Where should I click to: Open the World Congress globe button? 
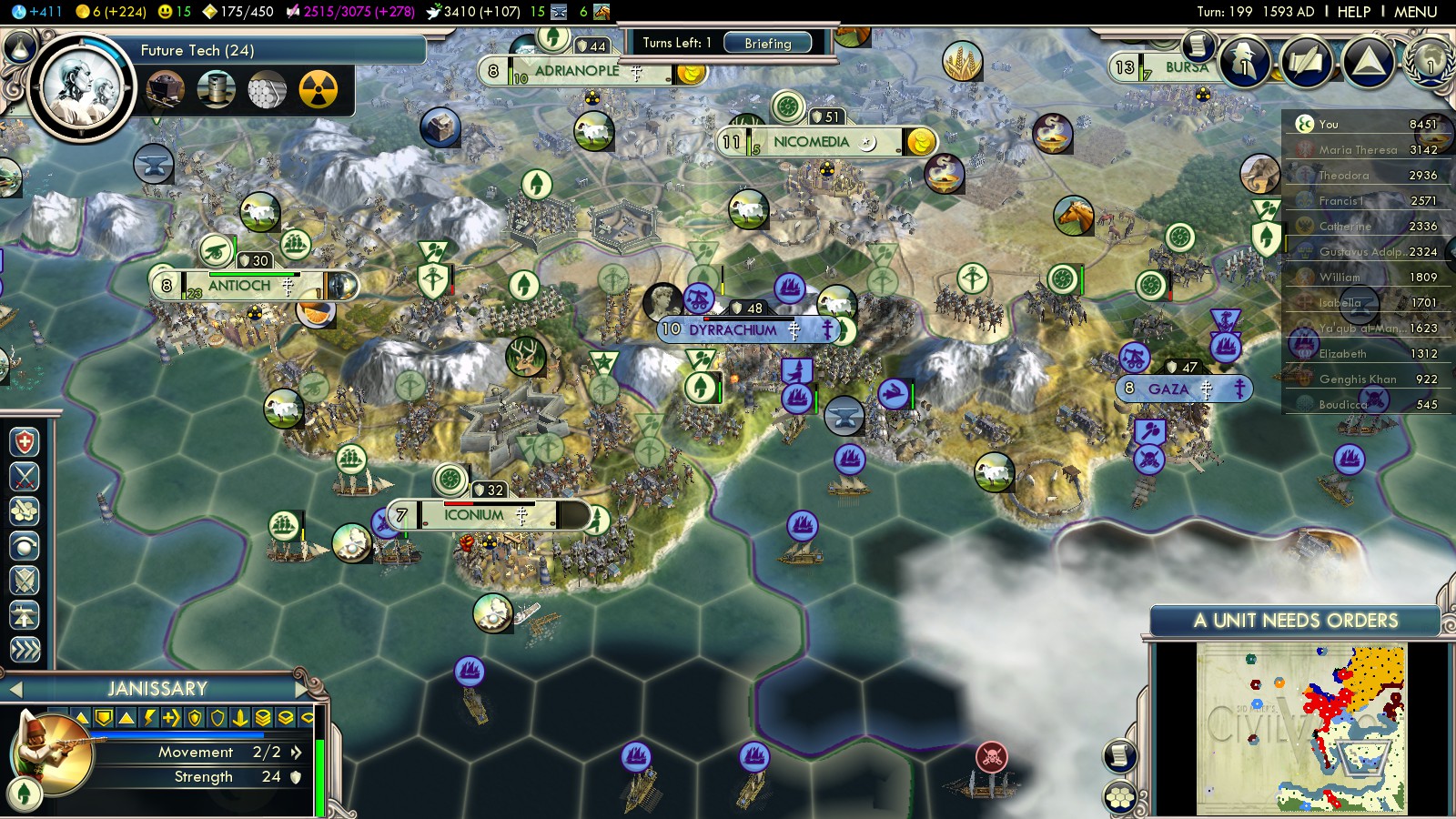[1429, 62]
